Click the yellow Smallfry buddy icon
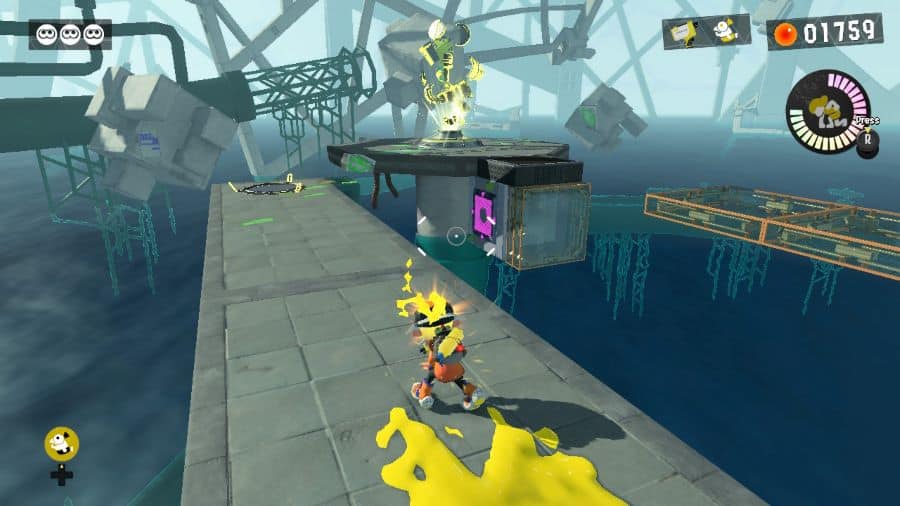The width and height of the screenshot is (900, 506). coord(62,443)
